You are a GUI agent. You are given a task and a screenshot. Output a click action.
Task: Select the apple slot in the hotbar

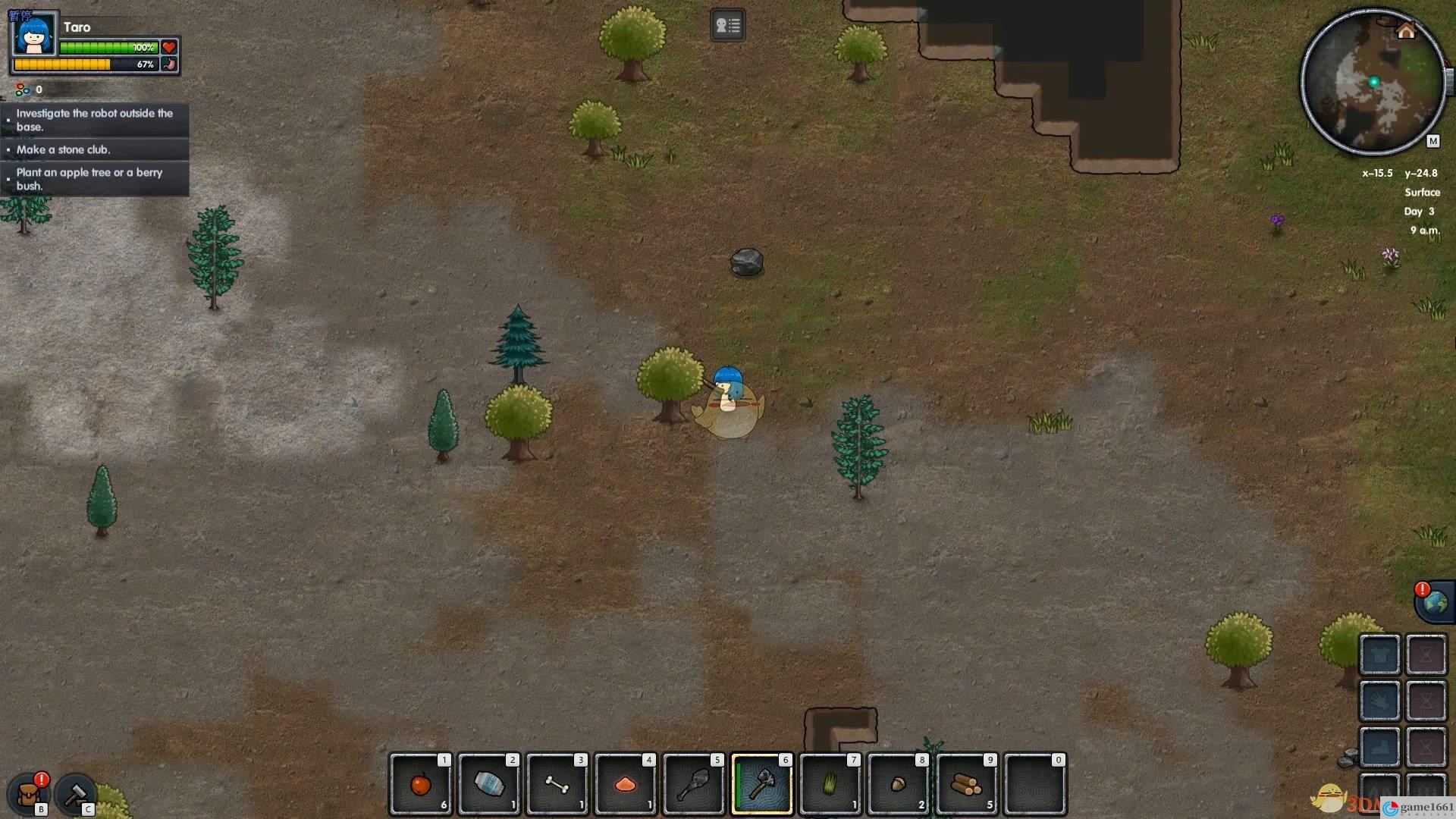(420, 784)
